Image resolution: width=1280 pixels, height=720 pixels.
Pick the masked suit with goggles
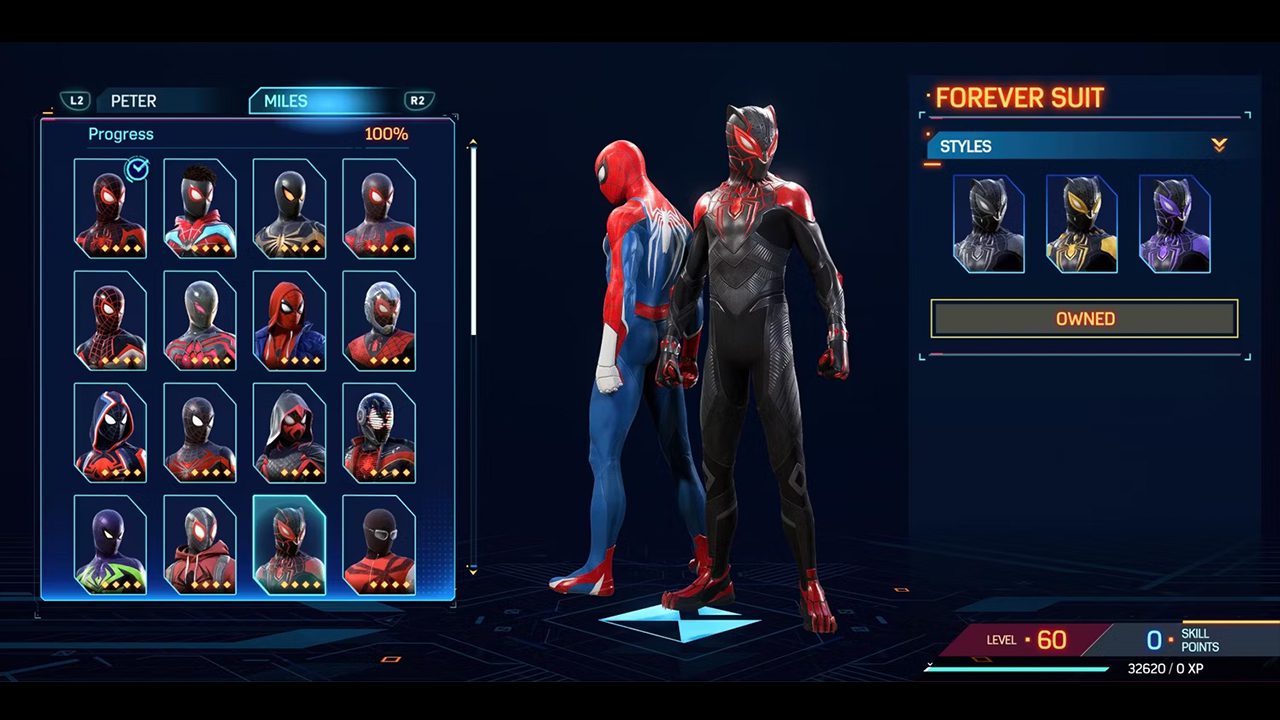[379, 544]
